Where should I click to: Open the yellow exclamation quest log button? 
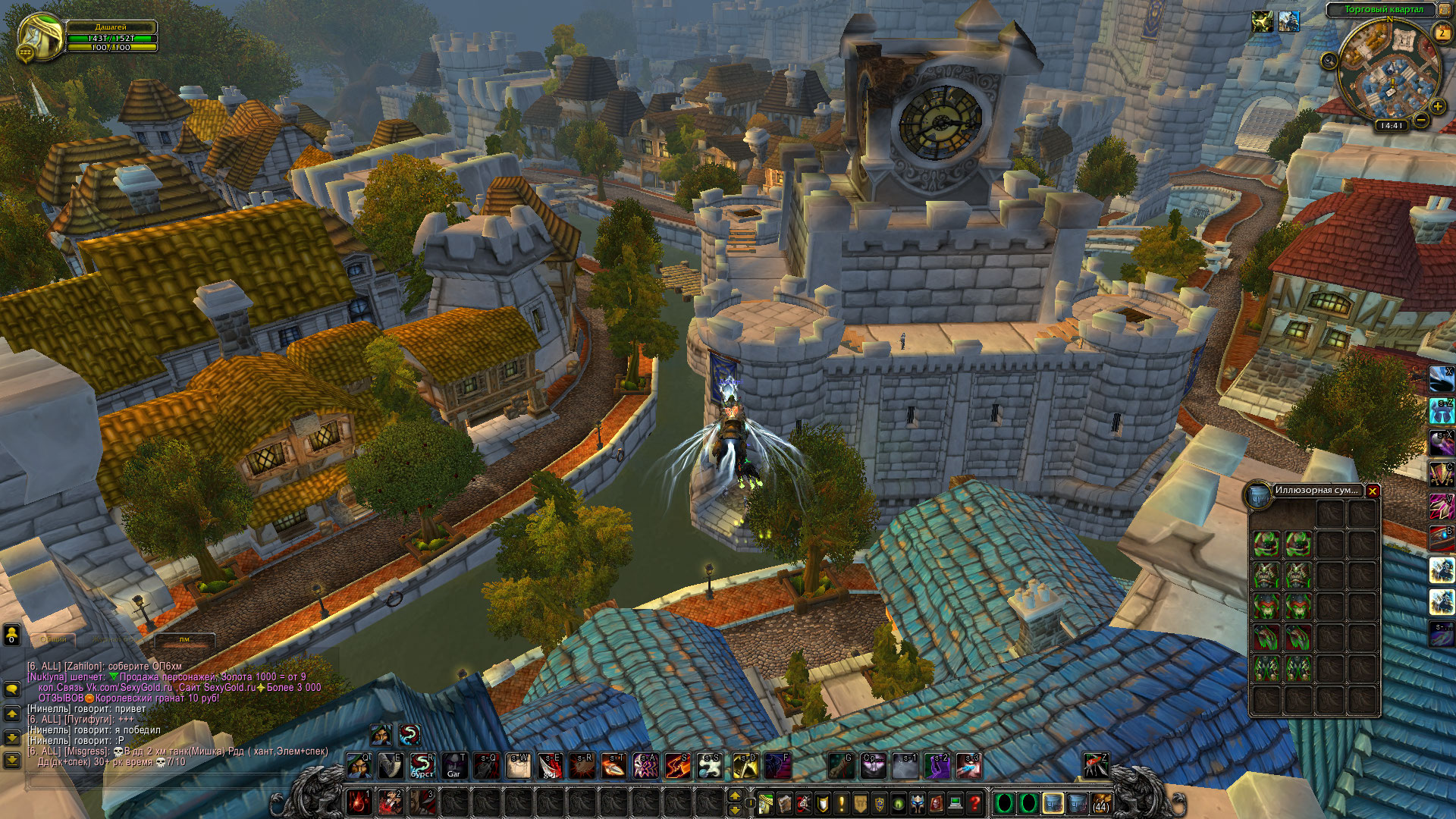click(842, 802)
